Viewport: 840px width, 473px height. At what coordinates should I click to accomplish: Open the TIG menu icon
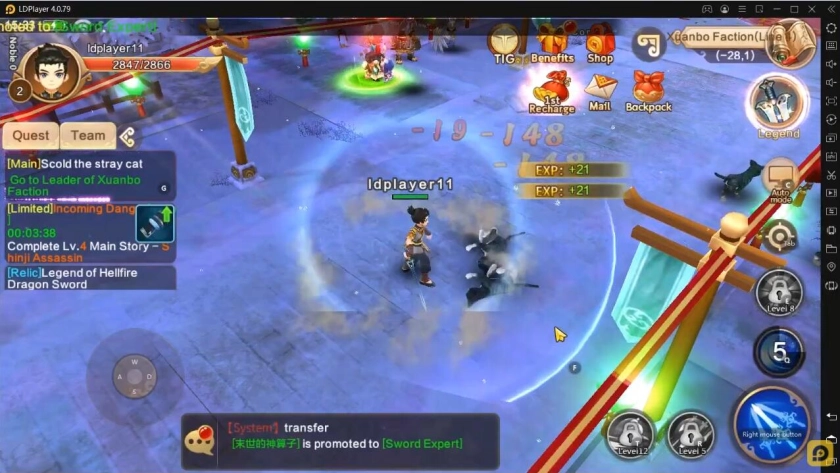[505, 43]
